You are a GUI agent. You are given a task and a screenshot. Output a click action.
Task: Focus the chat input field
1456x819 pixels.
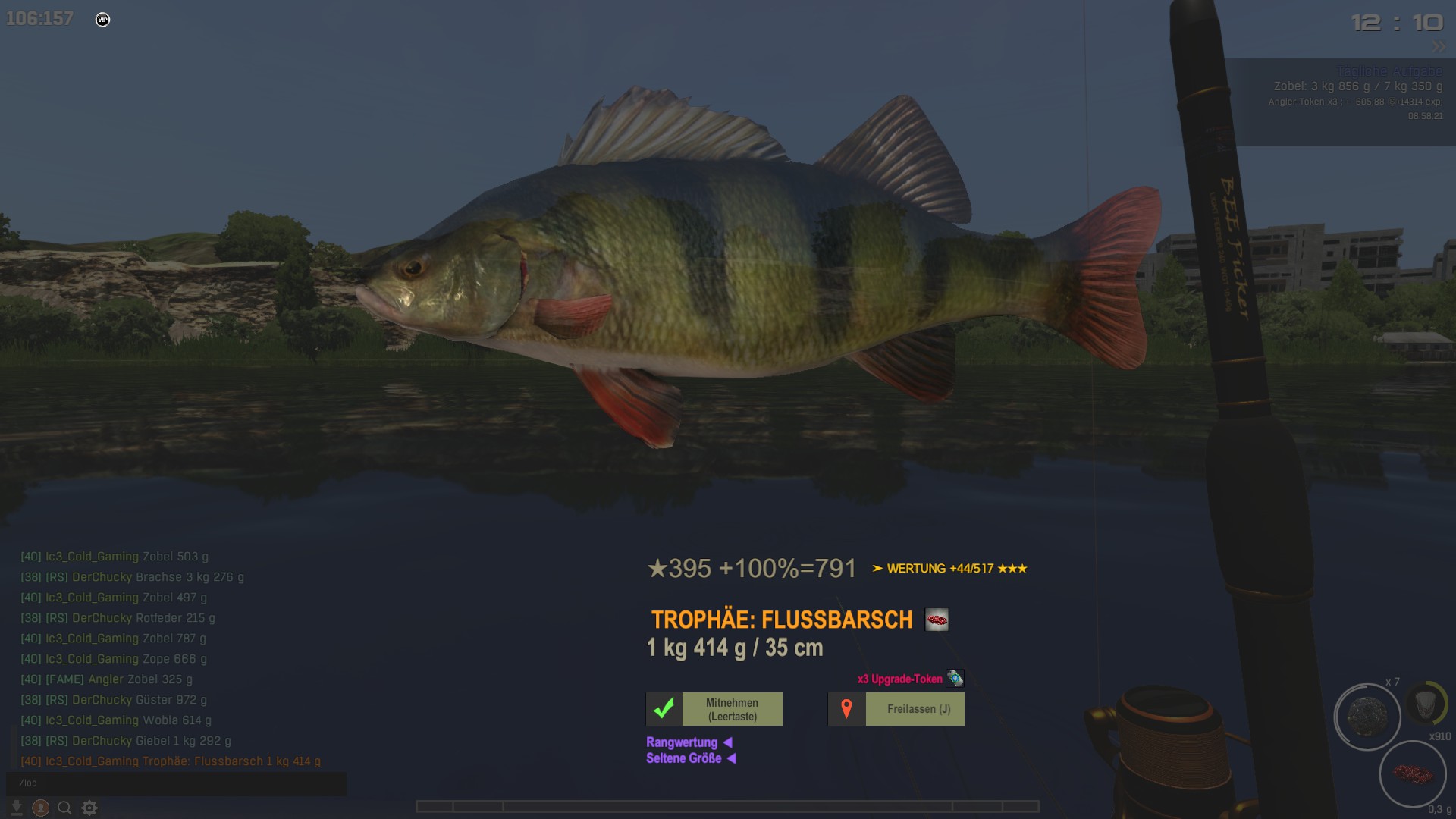(x=176, y=783)
